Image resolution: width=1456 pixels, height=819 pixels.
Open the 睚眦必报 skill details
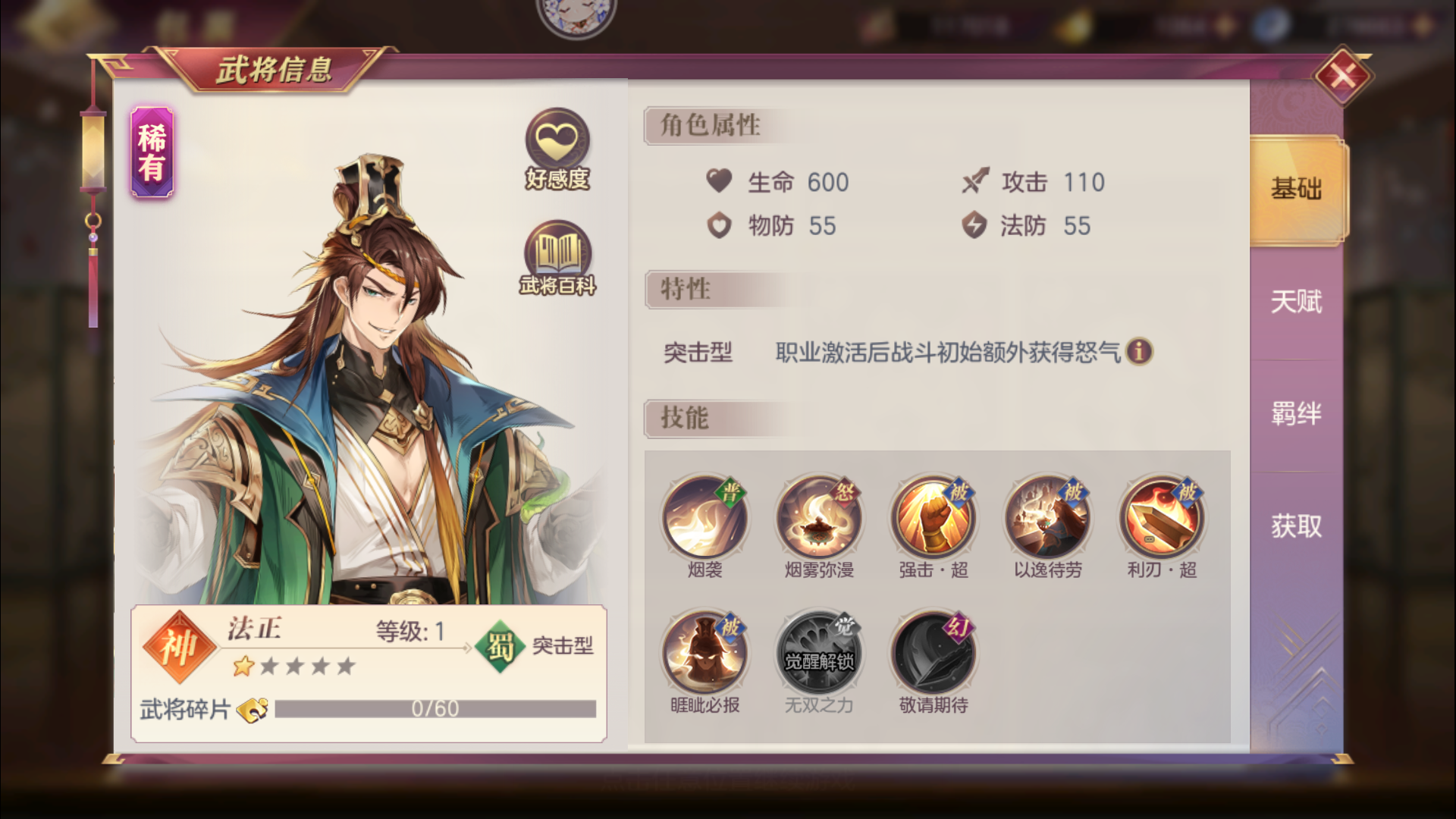tap(704, 651)
